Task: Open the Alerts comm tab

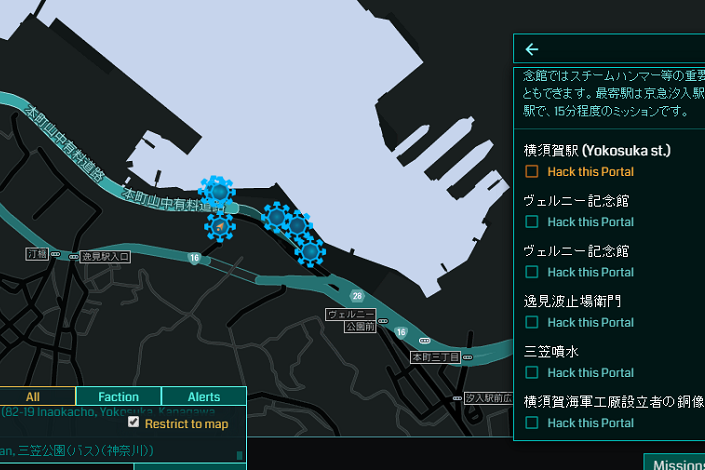Action: tap(203, 397)
